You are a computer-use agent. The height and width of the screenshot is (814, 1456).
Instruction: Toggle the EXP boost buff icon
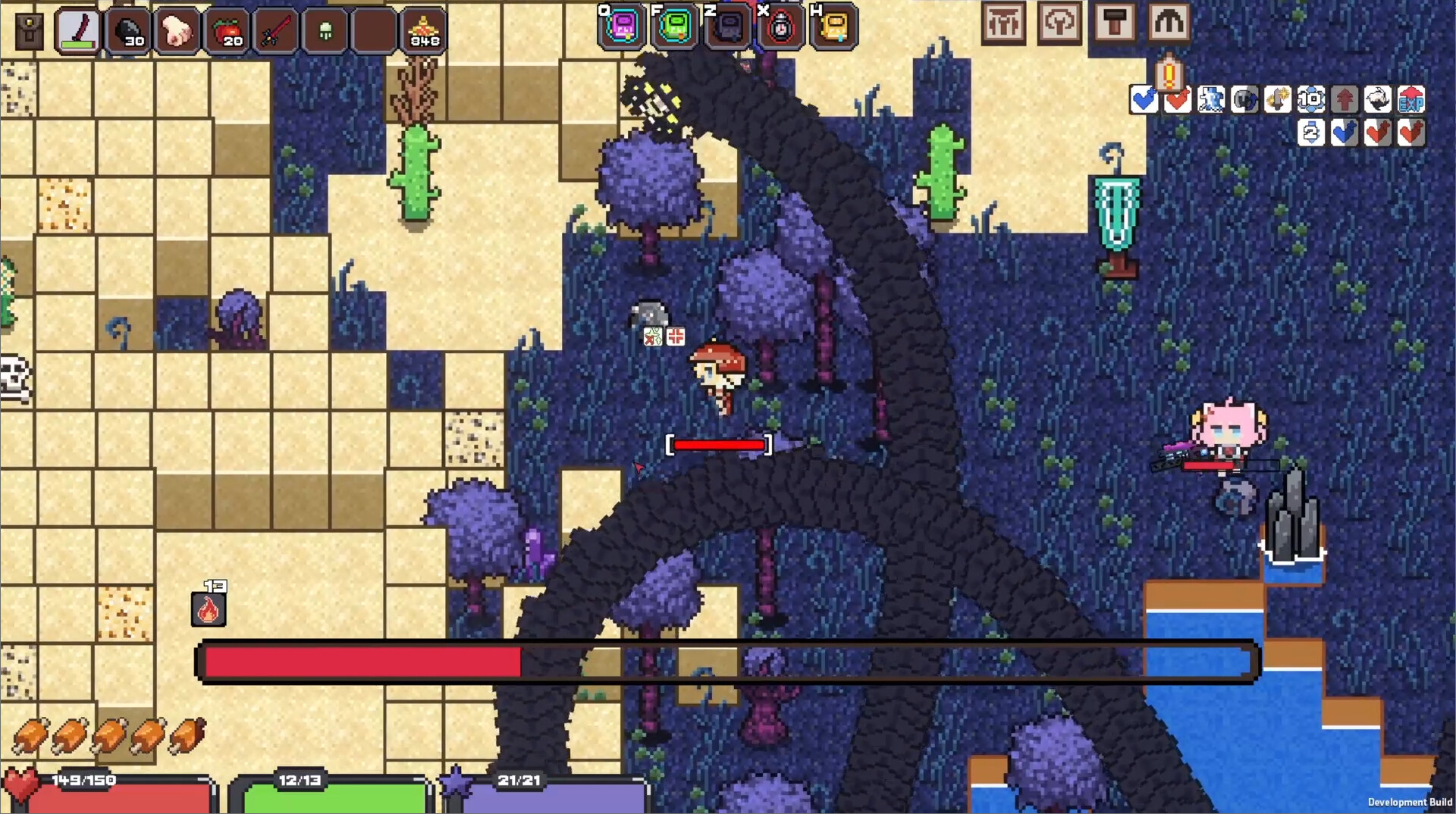[x=1411, y=99]
